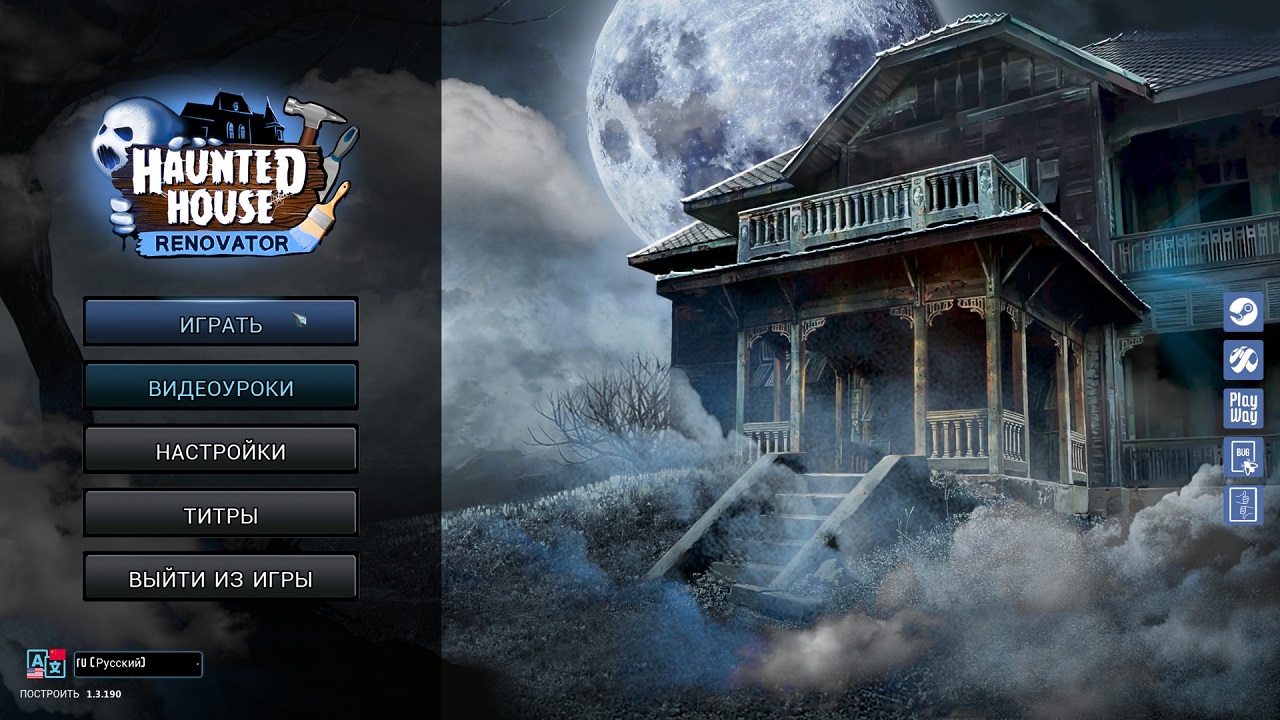Image resolution: width=1280 pixels, height=720 pixels.
Task: Choose ИГРАТЬ from the main menu
Action: point(220,322)
